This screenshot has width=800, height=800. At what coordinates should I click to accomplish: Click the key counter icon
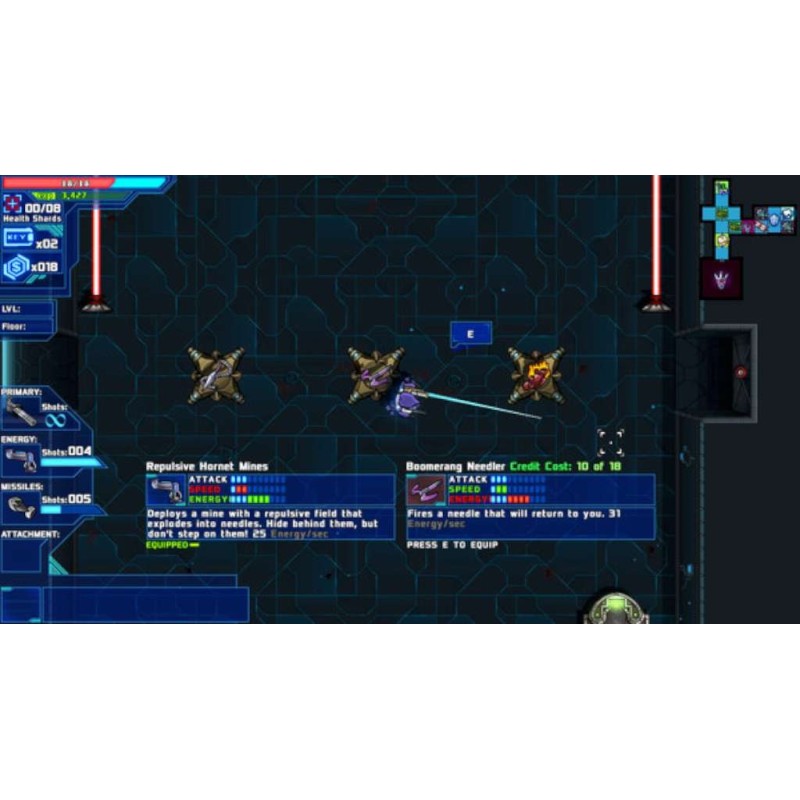[17, 239]
